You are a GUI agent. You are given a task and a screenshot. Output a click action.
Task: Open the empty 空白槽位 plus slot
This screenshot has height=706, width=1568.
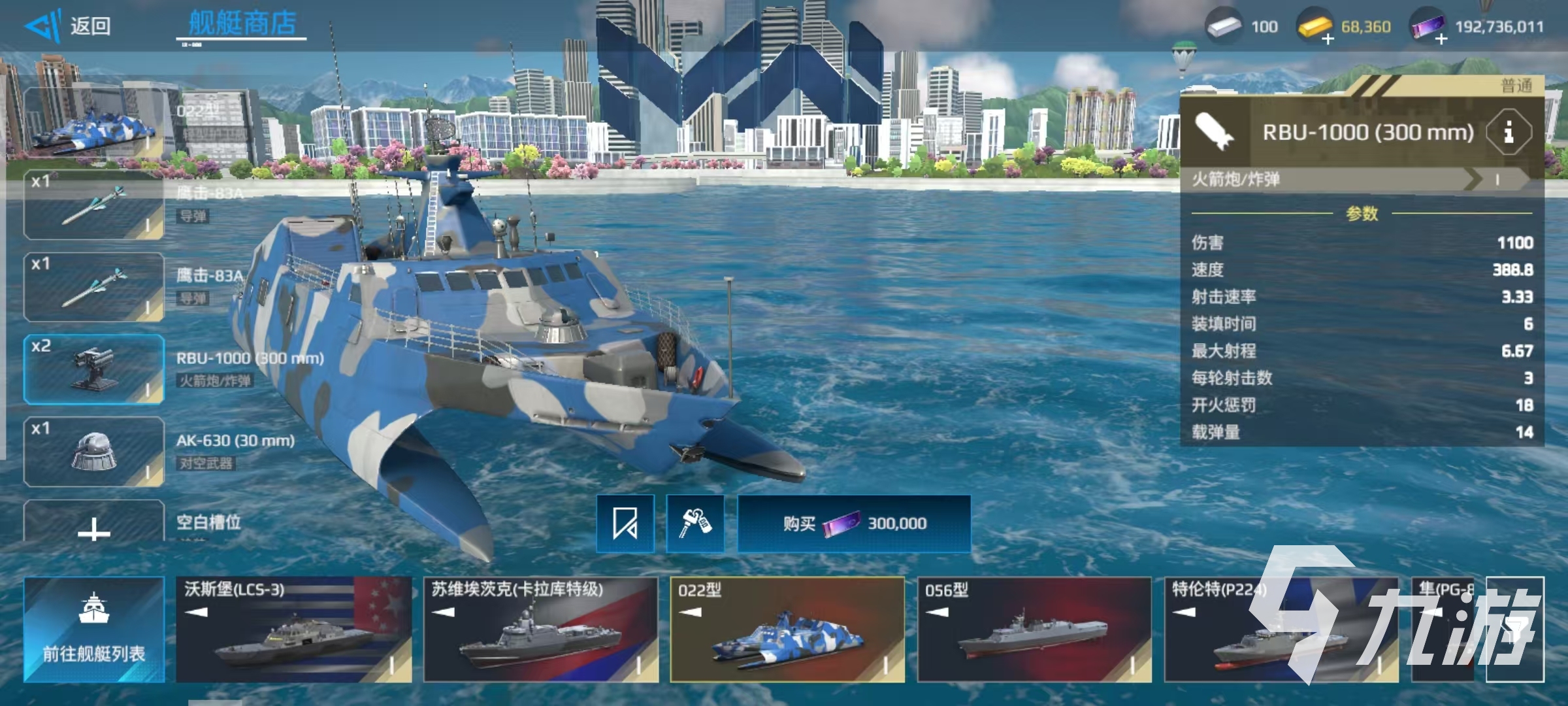[94, 526]
